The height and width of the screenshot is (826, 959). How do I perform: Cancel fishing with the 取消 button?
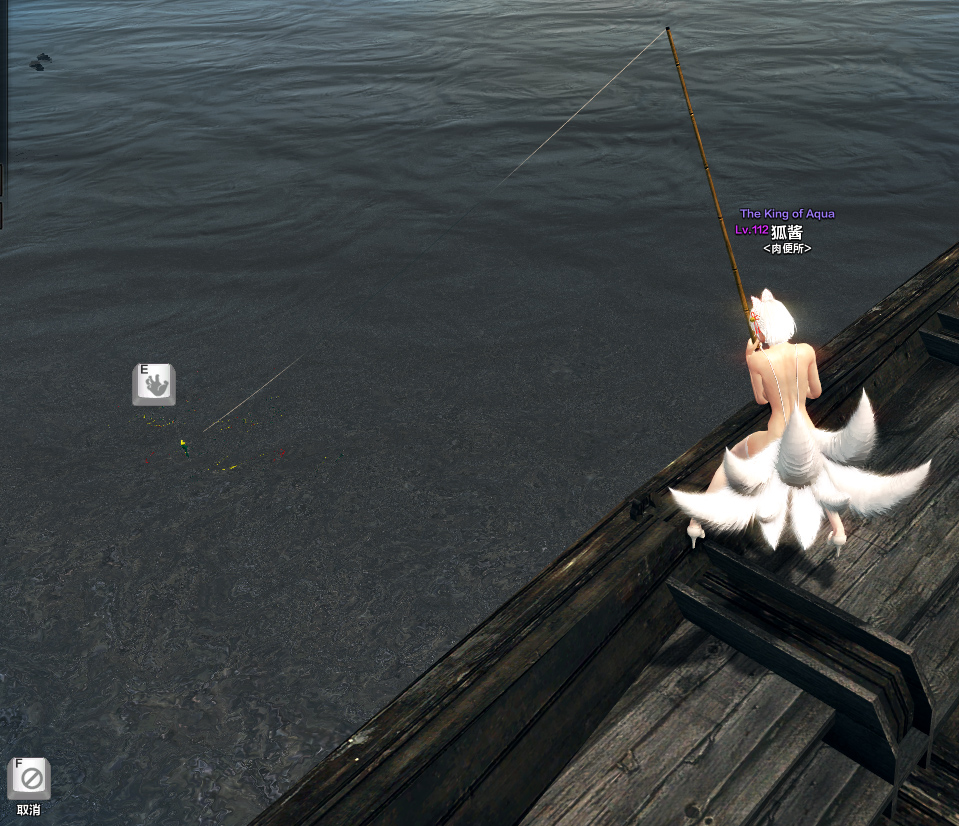tap(29, 779)
